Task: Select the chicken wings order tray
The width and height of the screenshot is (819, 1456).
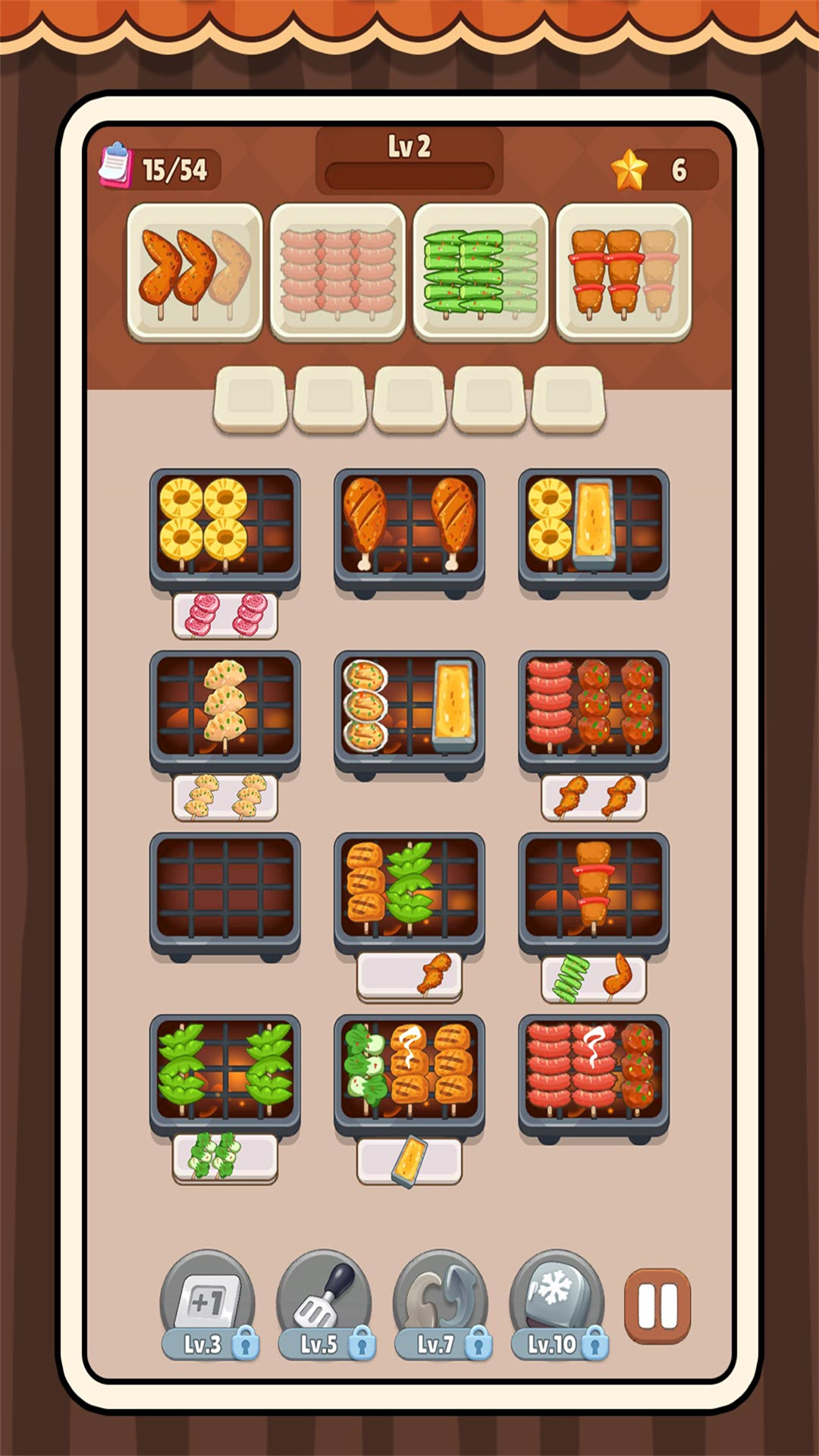Action: pos(195,271)
